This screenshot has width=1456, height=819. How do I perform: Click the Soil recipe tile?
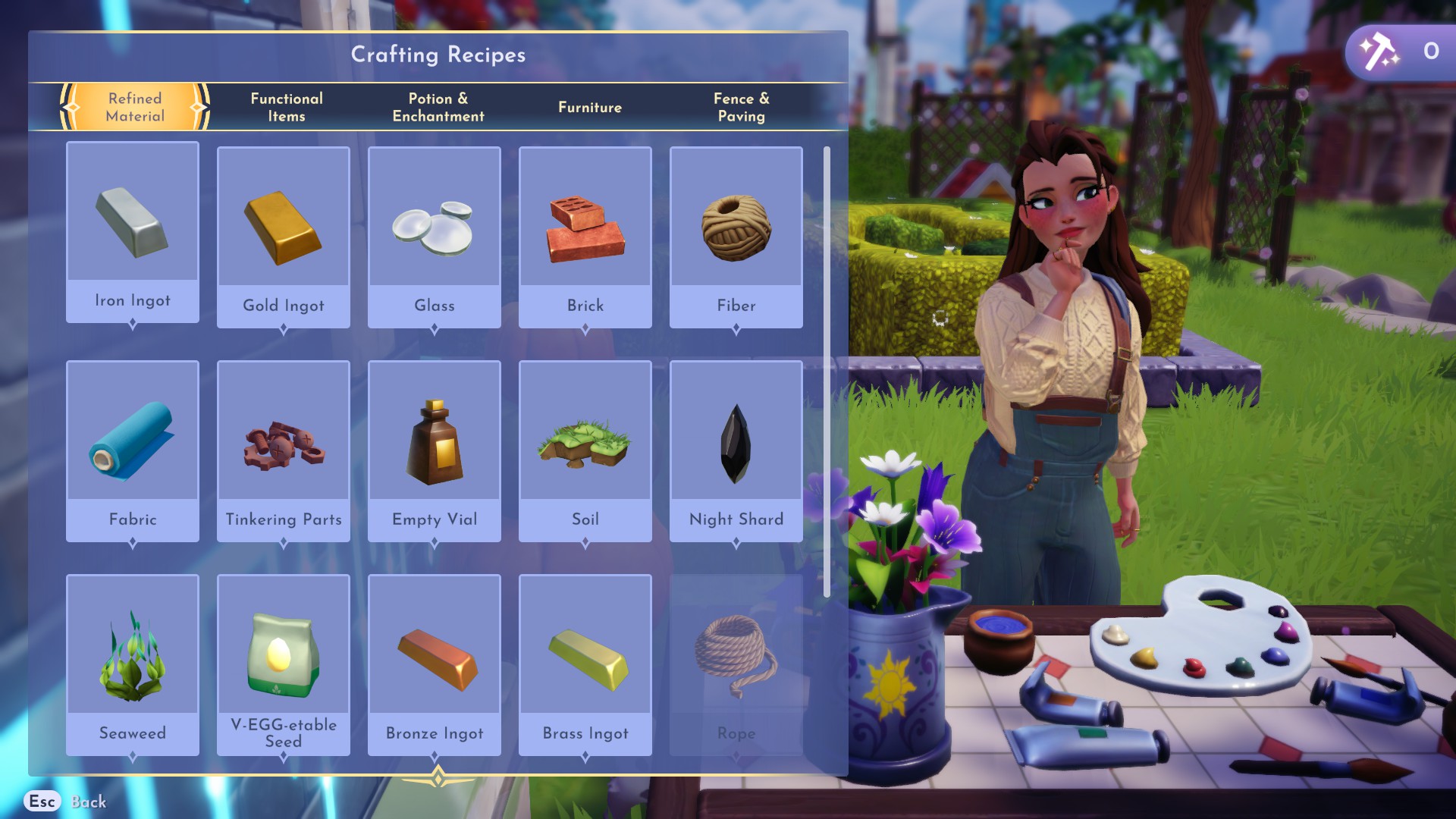585,450
